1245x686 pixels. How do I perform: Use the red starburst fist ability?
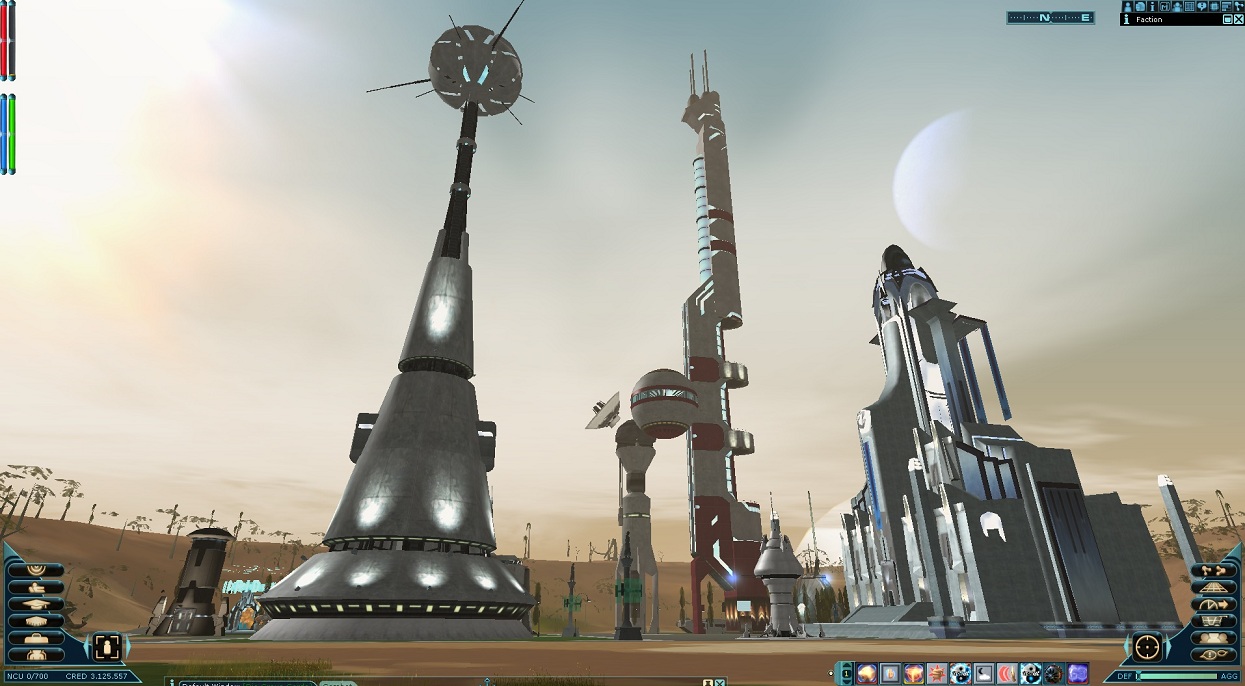tap(937, 674)
